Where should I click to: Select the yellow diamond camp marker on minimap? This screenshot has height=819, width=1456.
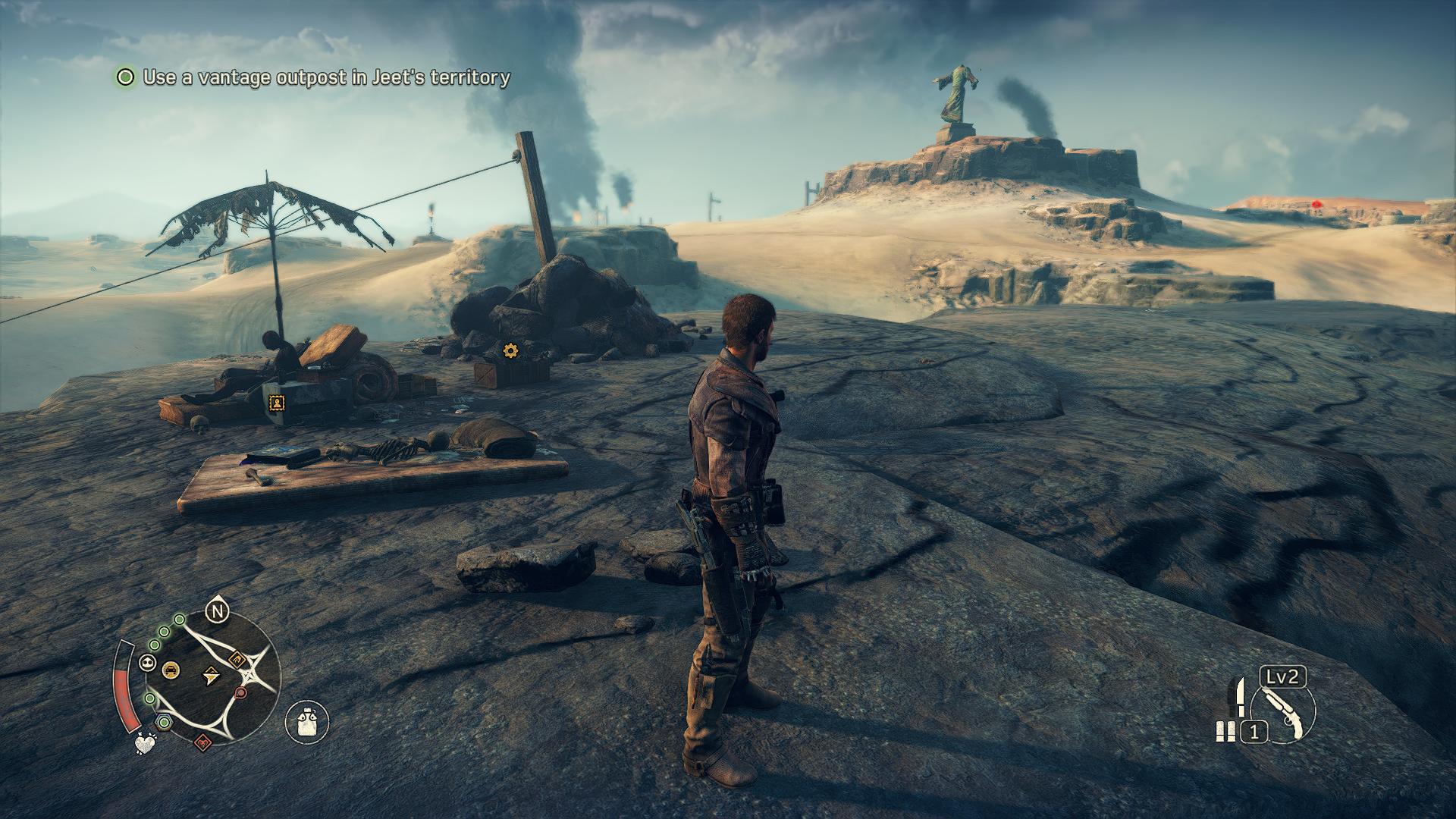[237, 660]
